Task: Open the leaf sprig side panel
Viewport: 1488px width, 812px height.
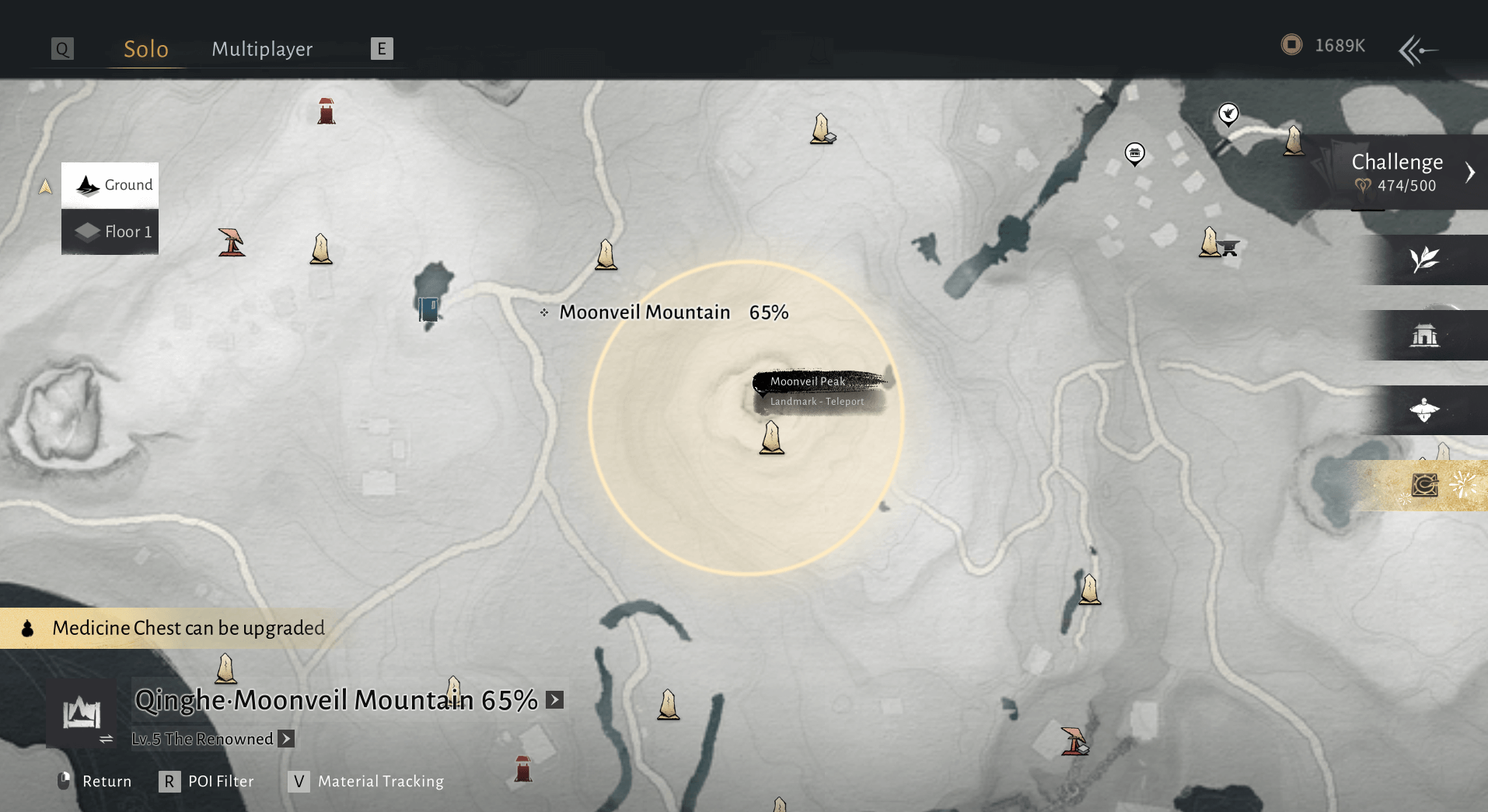Action: [1424, 260]
